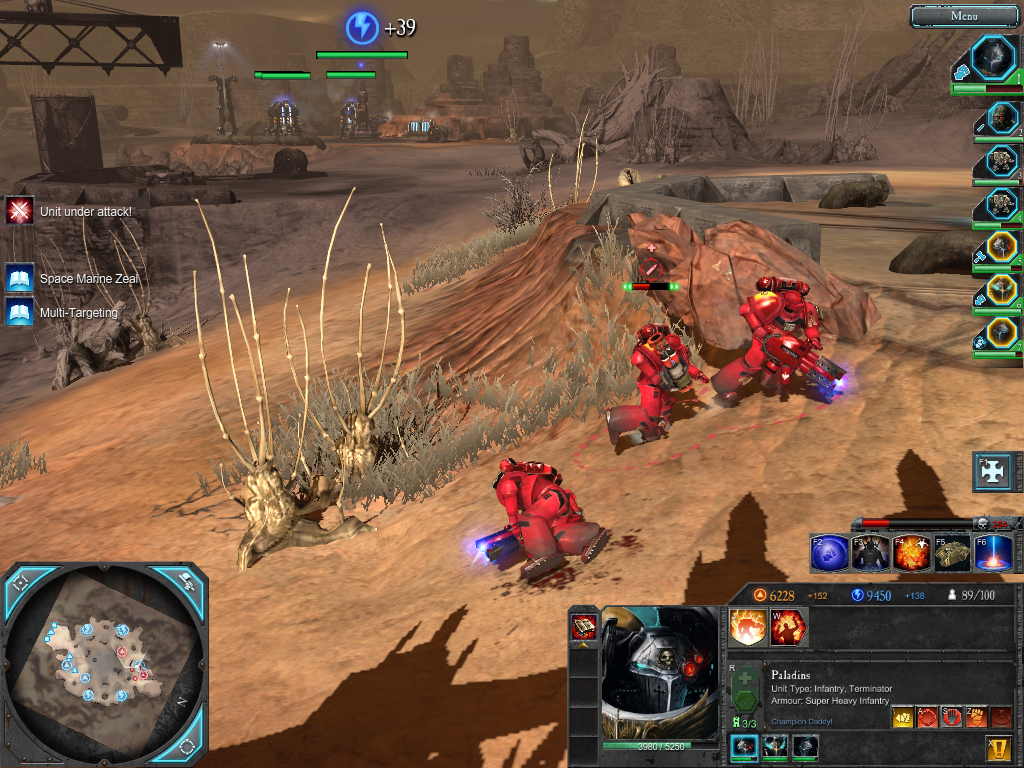Call in the F5 tank ability

(x=952, y=553)
